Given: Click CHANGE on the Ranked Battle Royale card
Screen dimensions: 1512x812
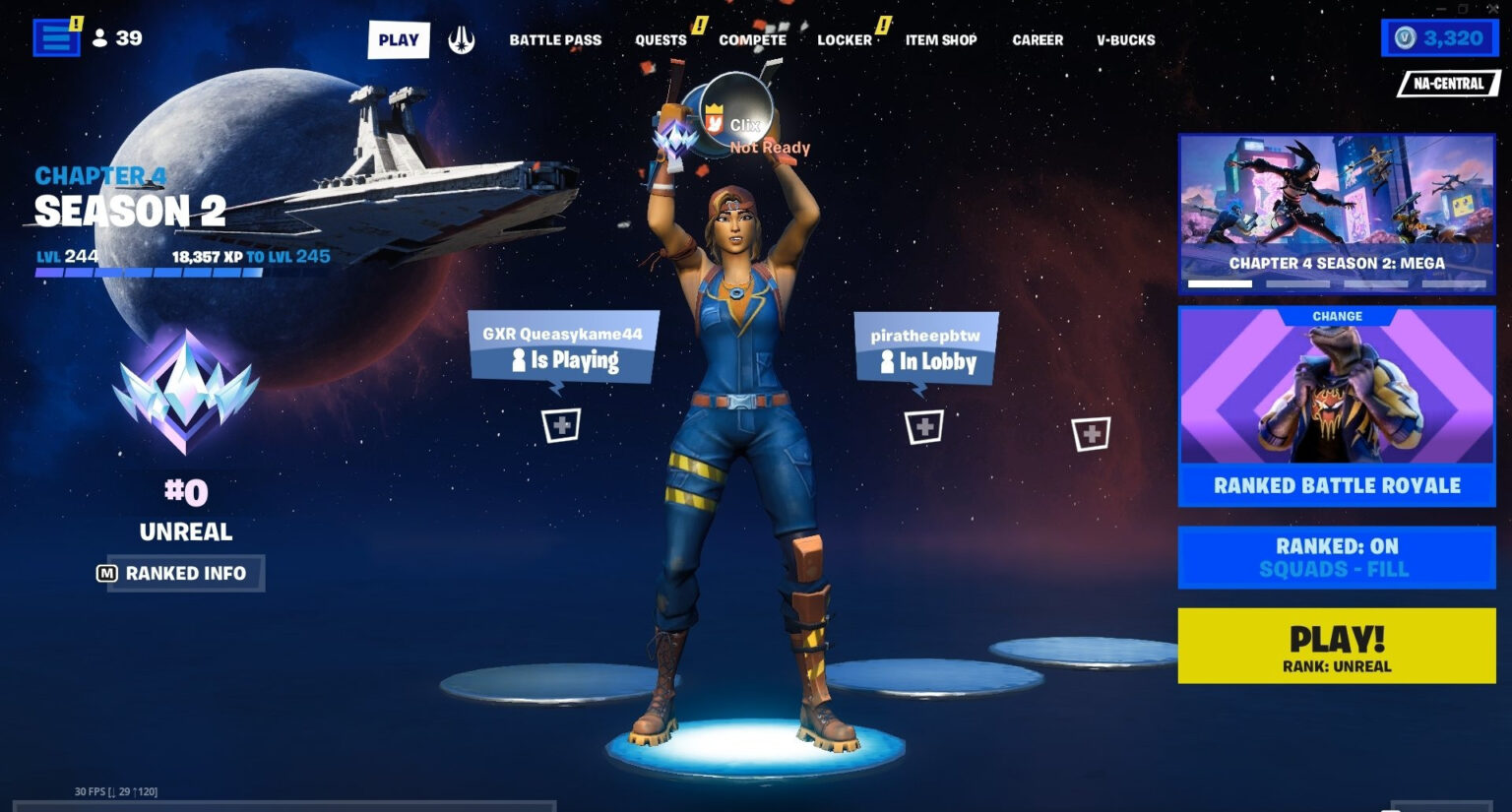Looking at the screenshot, I should (1336, 315).
